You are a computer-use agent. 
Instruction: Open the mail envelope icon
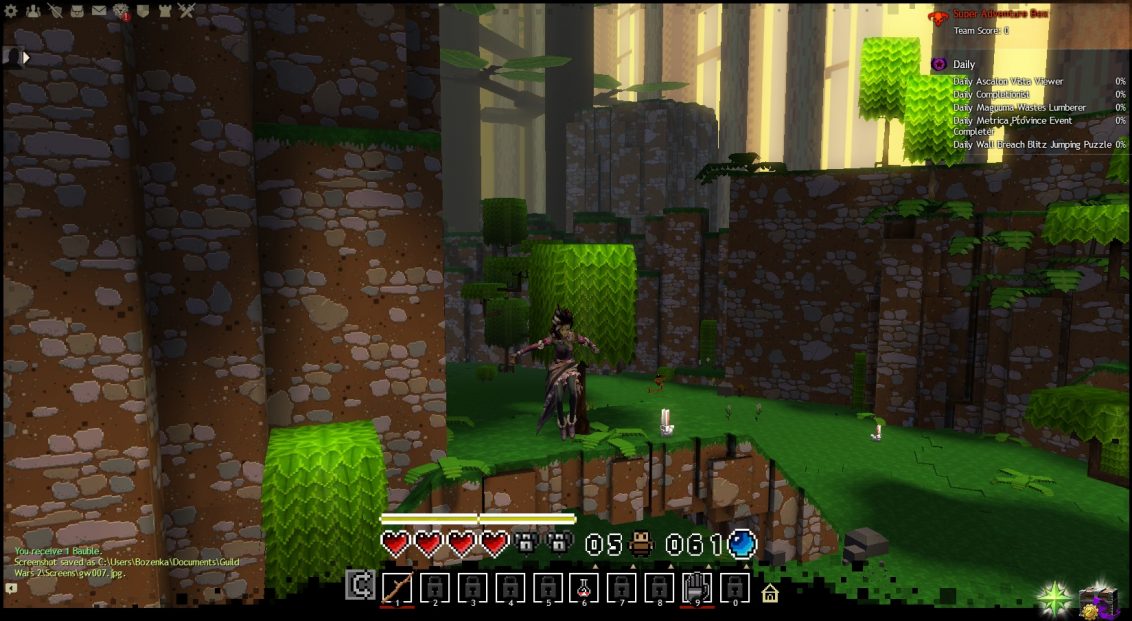99,11
